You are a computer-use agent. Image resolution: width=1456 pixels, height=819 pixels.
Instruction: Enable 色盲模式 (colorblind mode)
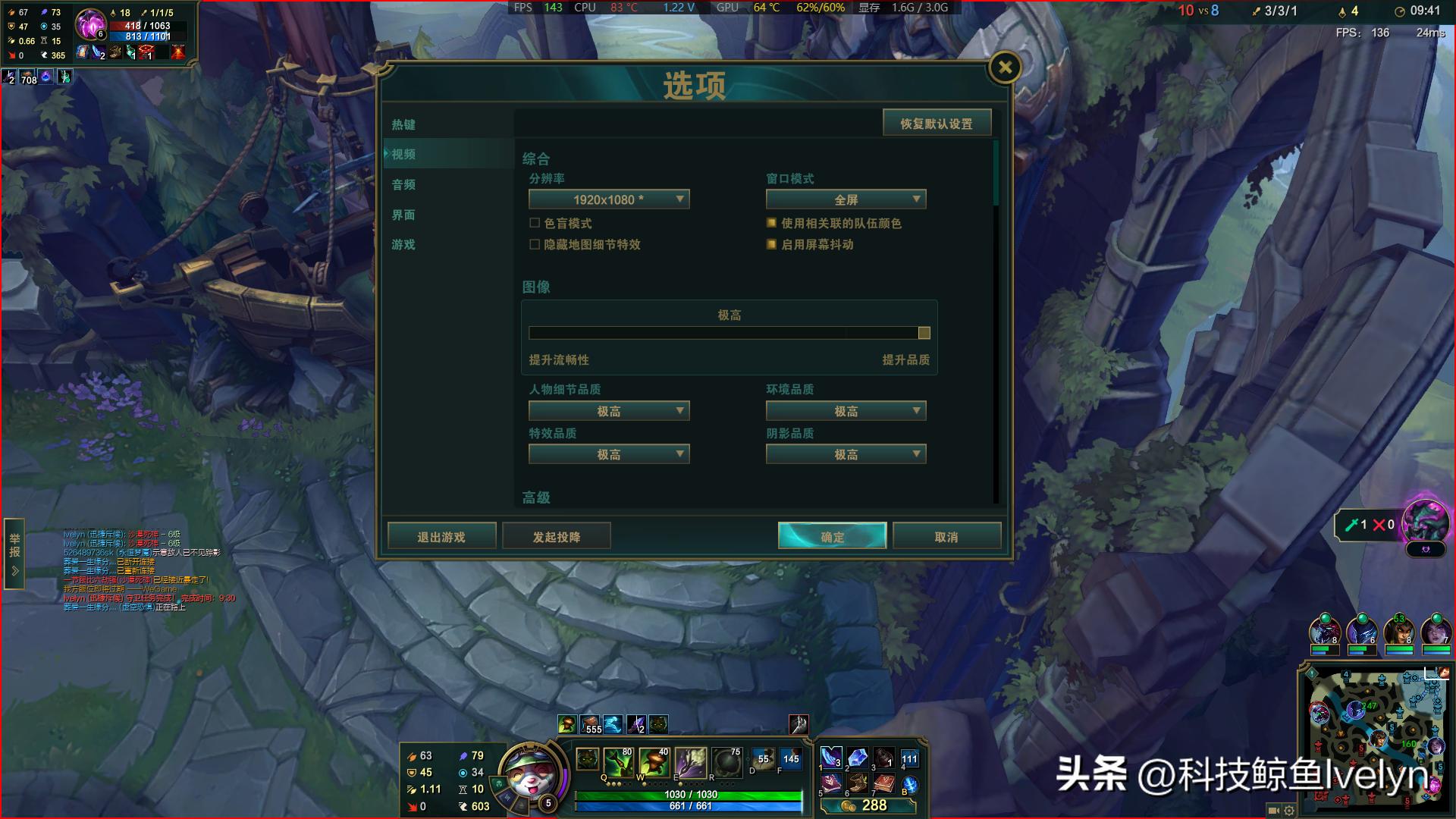click(x=533, y=223)
